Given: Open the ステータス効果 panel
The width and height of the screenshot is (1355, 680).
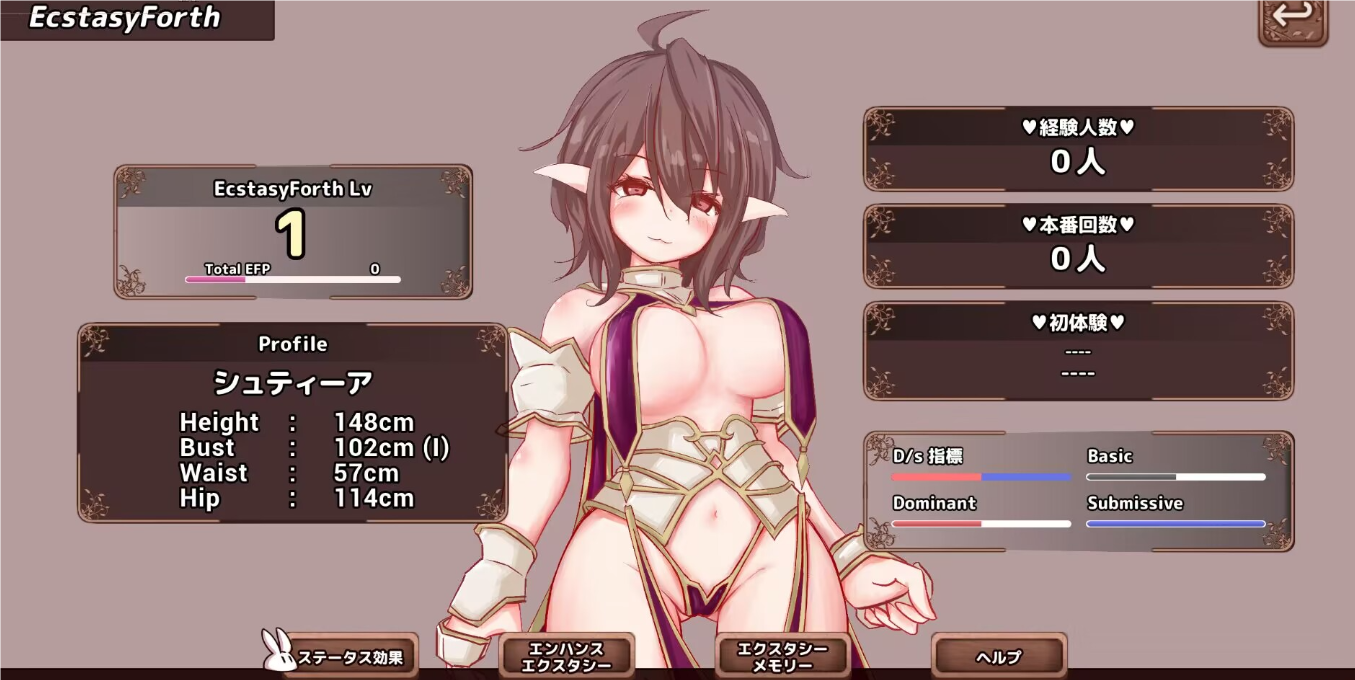Looking at the screenshot, I should point(350,657).
